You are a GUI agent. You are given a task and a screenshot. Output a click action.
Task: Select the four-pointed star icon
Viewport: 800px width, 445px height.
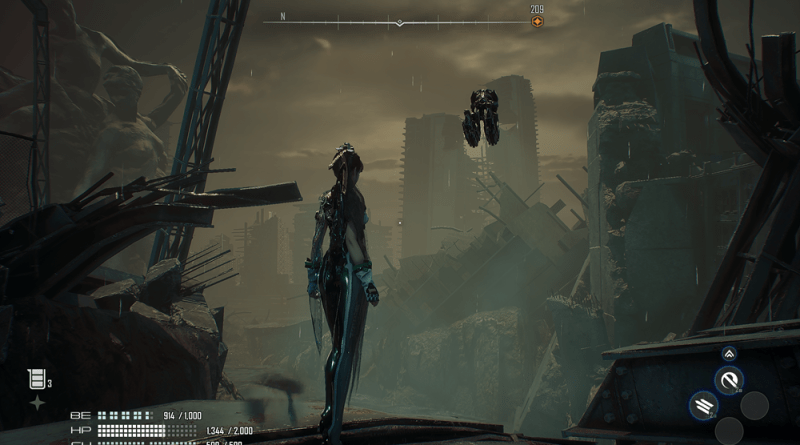(37, 402)
